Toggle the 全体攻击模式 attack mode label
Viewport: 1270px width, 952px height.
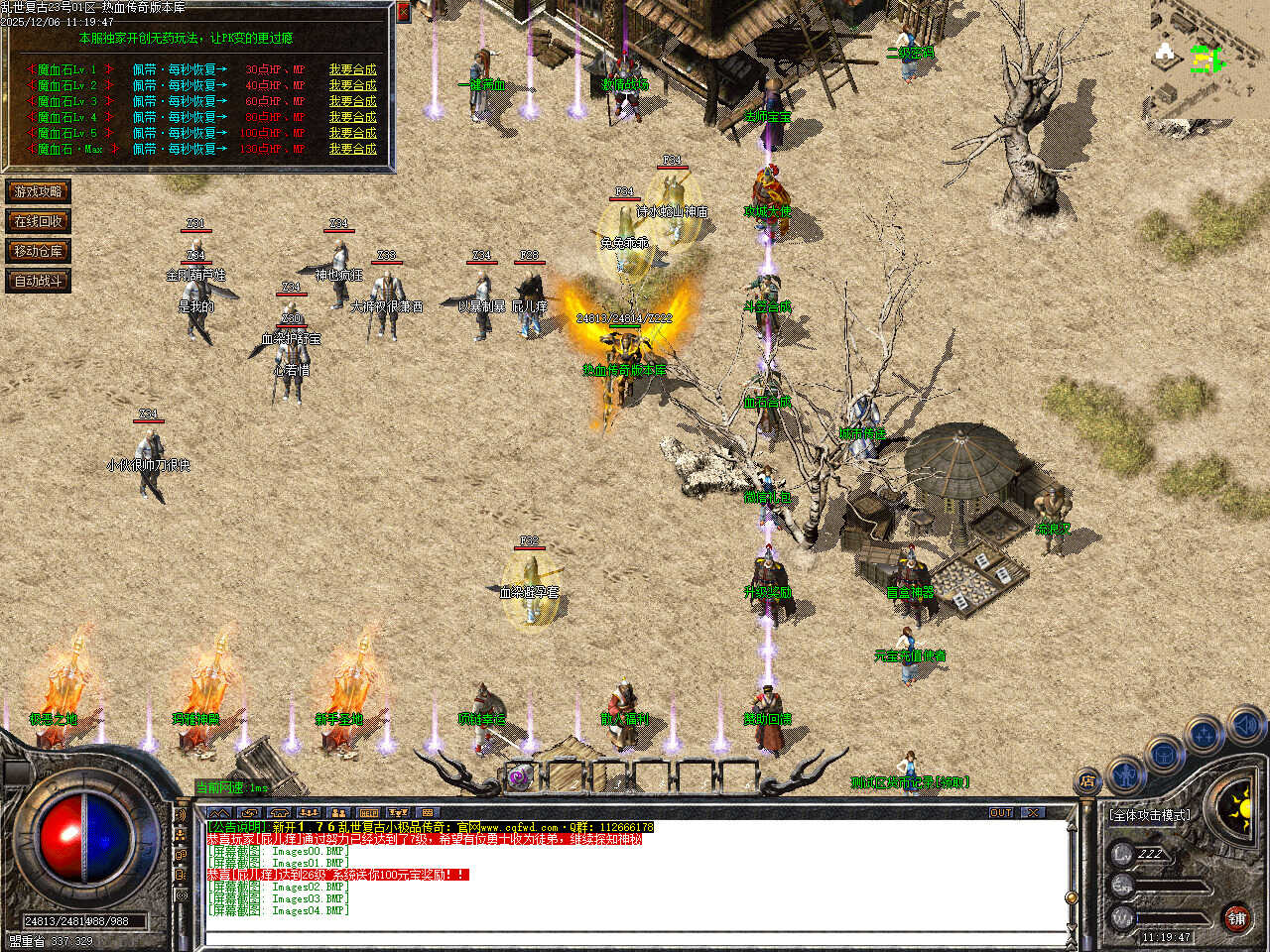pyautogui.click(x=1151, y=815)
